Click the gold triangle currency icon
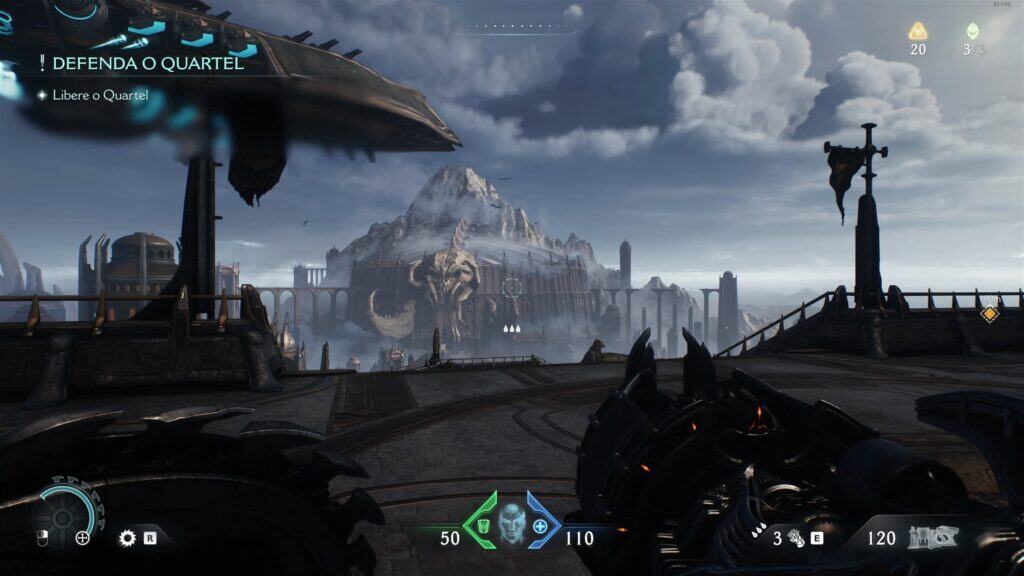The height and width of the screenshot is (576, 1024). point(917,31)
